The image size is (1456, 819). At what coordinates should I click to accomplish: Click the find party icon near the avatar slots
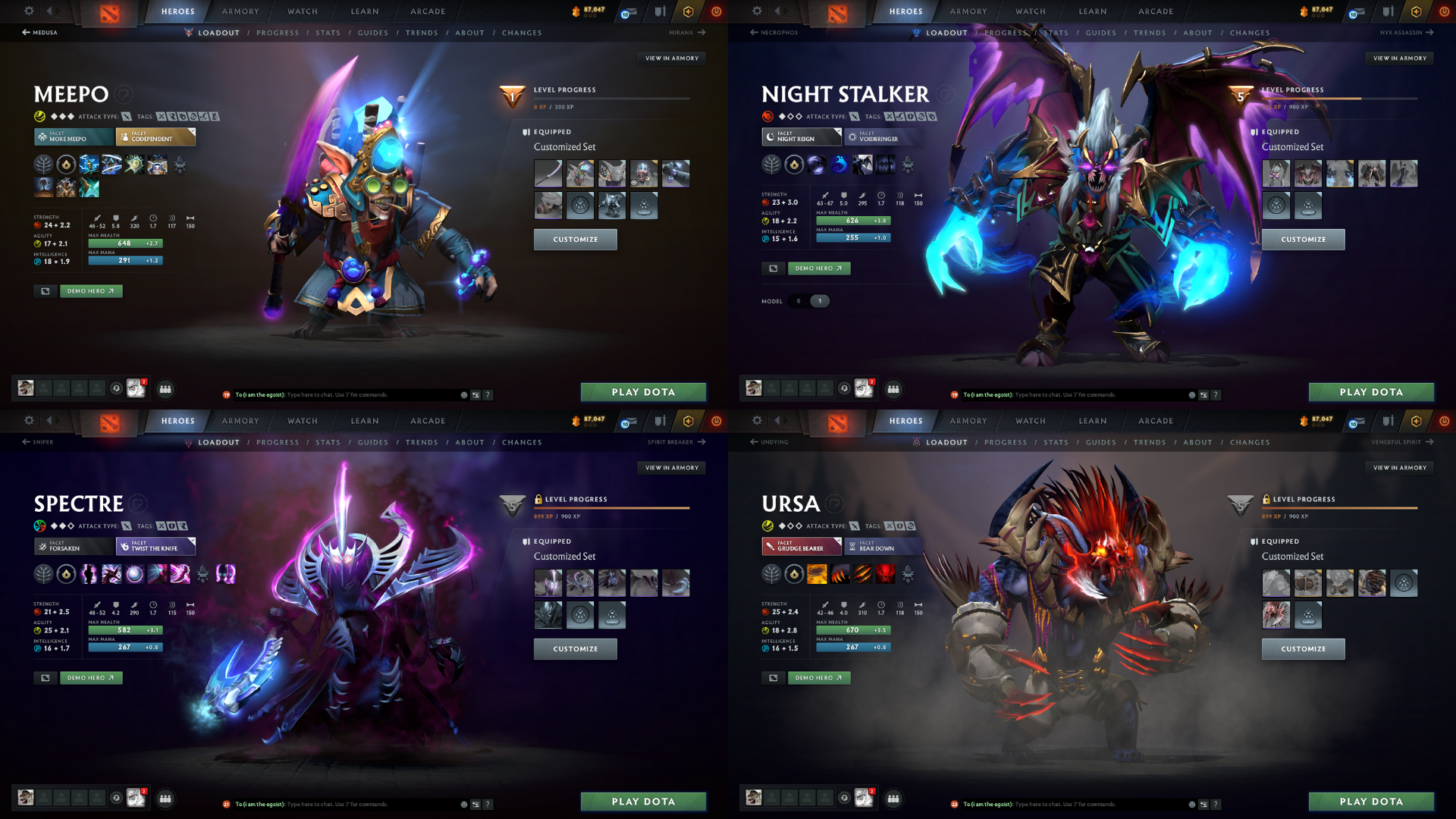click(x=165, y=389)
